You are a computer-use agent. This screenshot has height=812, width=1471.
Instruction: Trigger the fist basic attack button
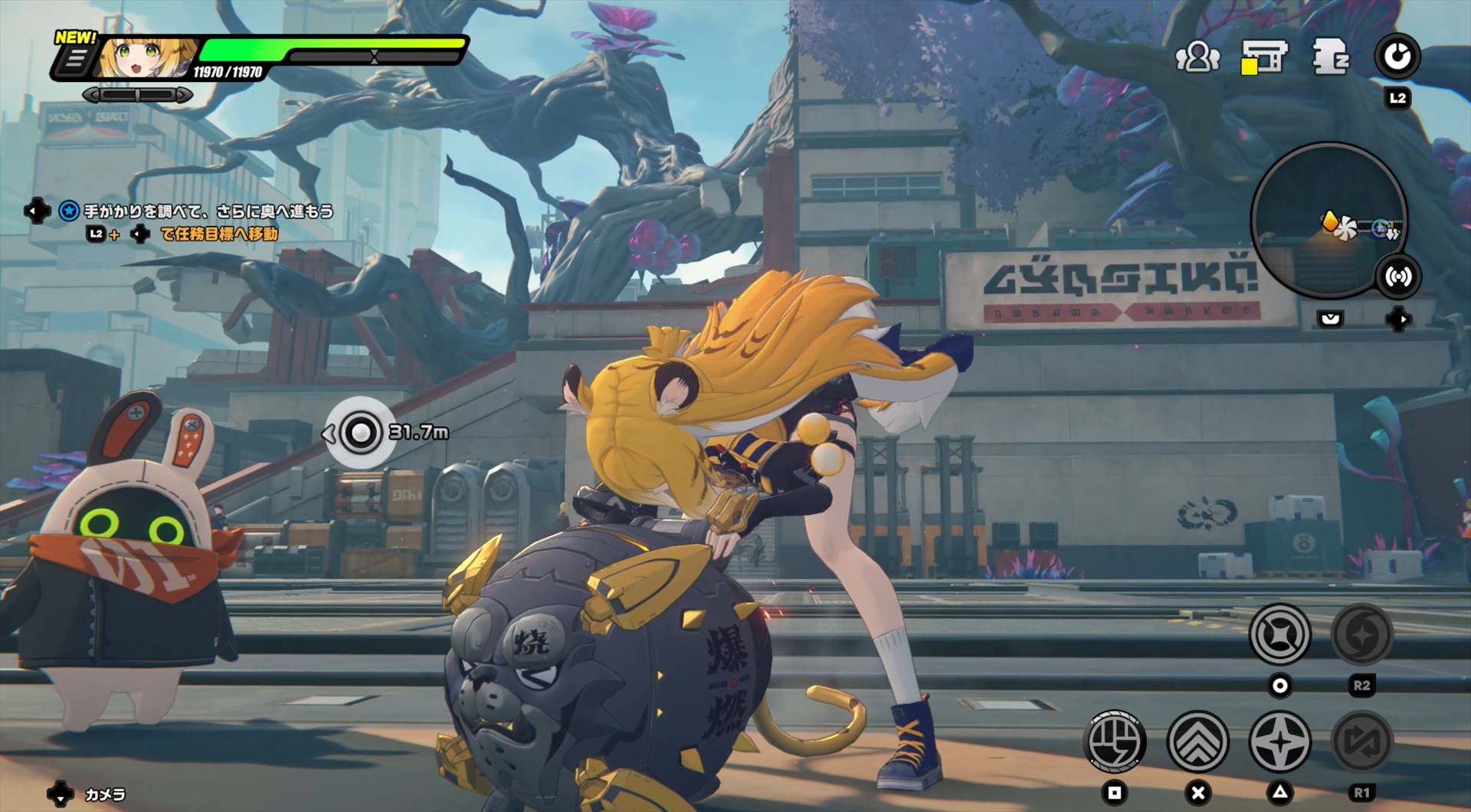click(1116, 742)
